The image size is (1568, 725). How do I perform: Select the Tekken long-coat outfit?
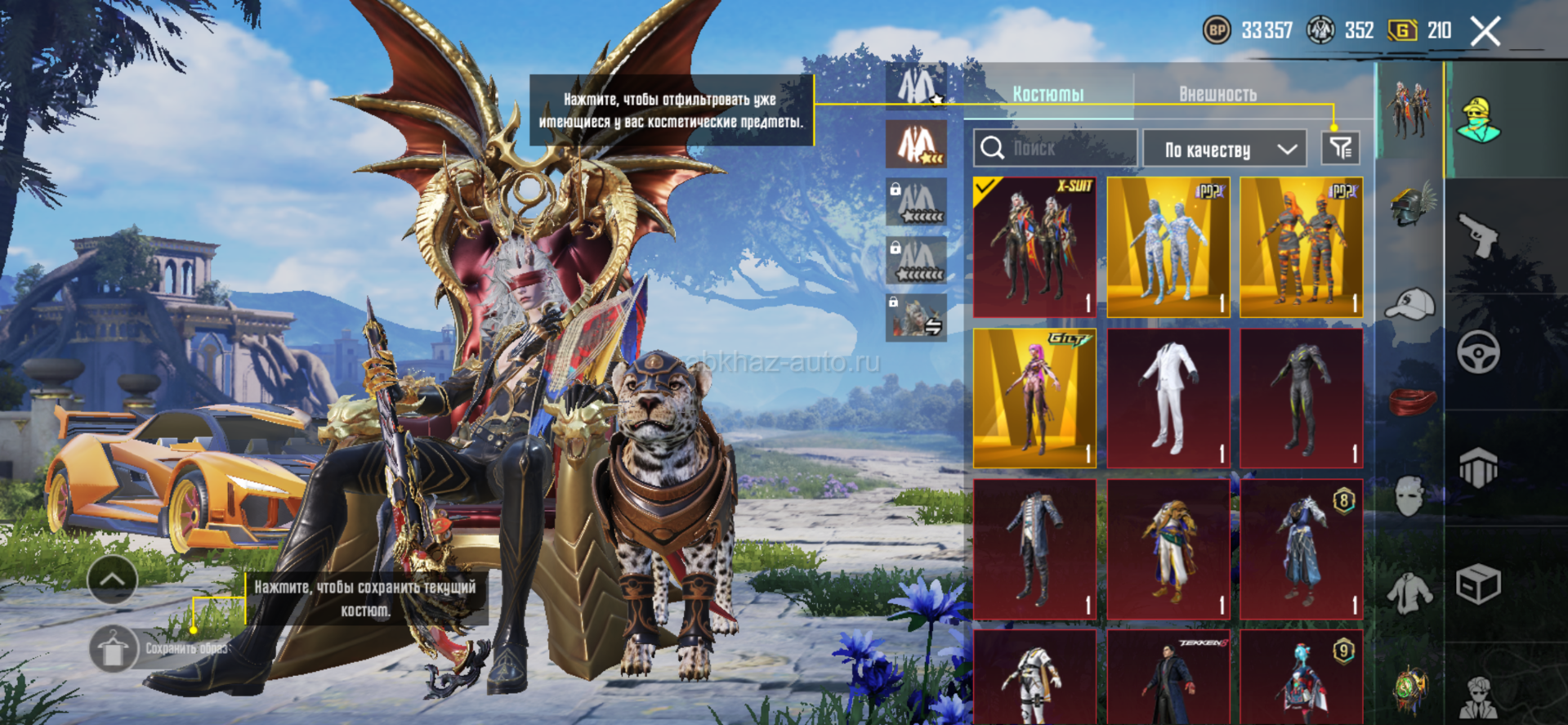pos(1168,677)
